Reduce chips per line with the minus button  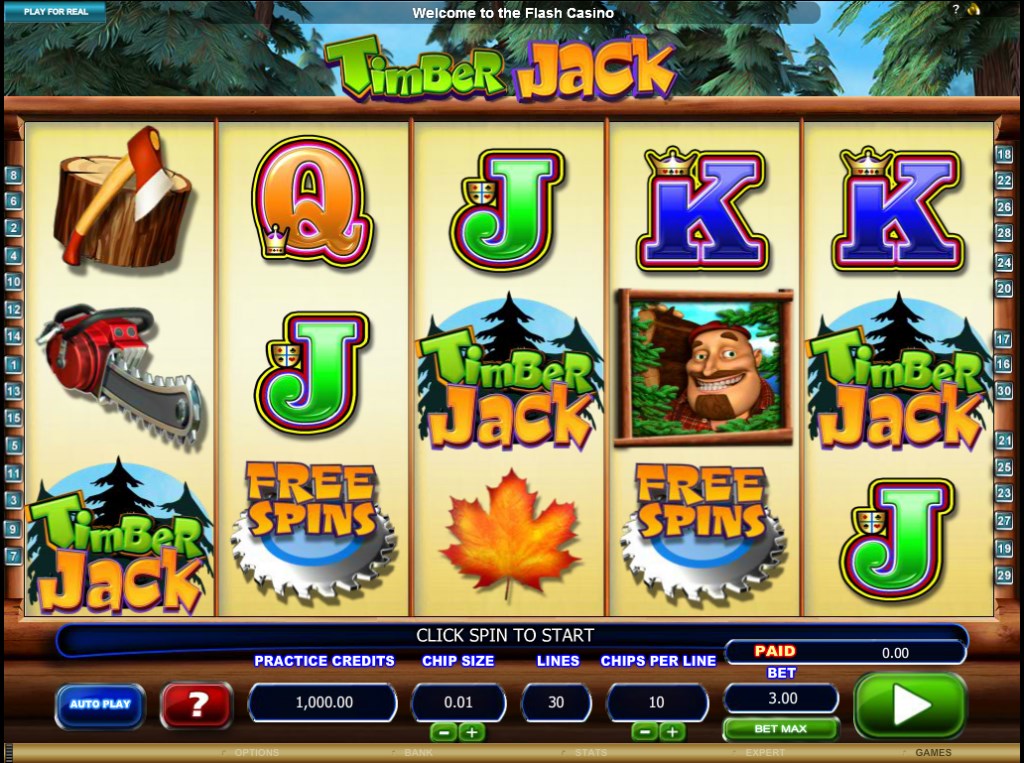pyautogui.click(x=645, y=732)
